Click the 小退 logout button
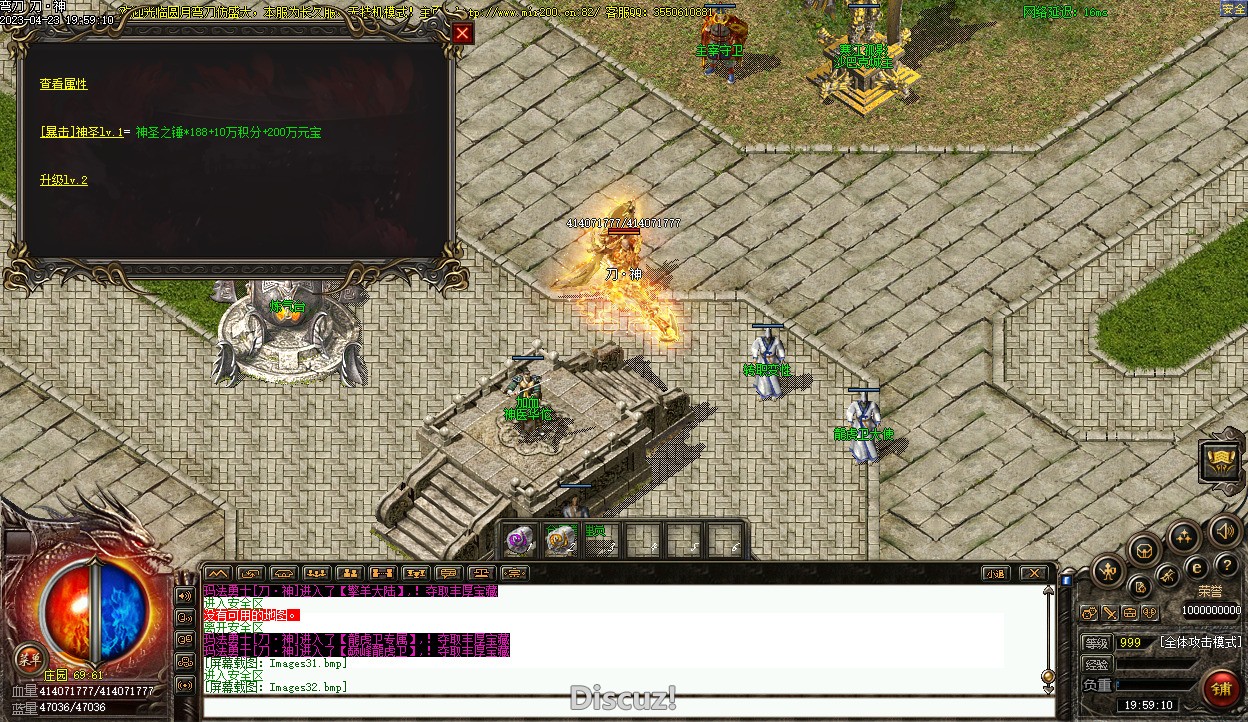 (x=994, y=573)
